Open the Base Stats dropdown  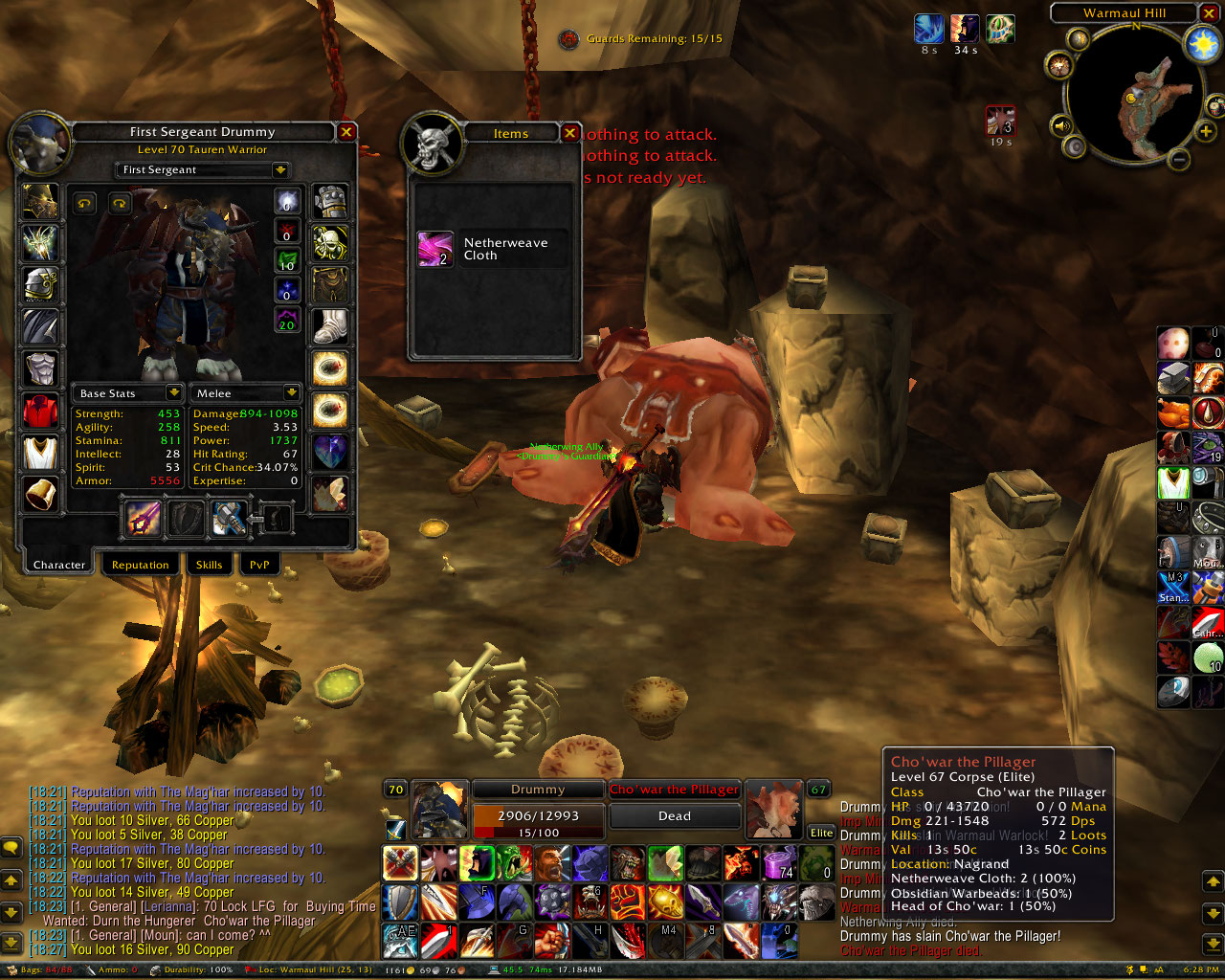[173, 393]
